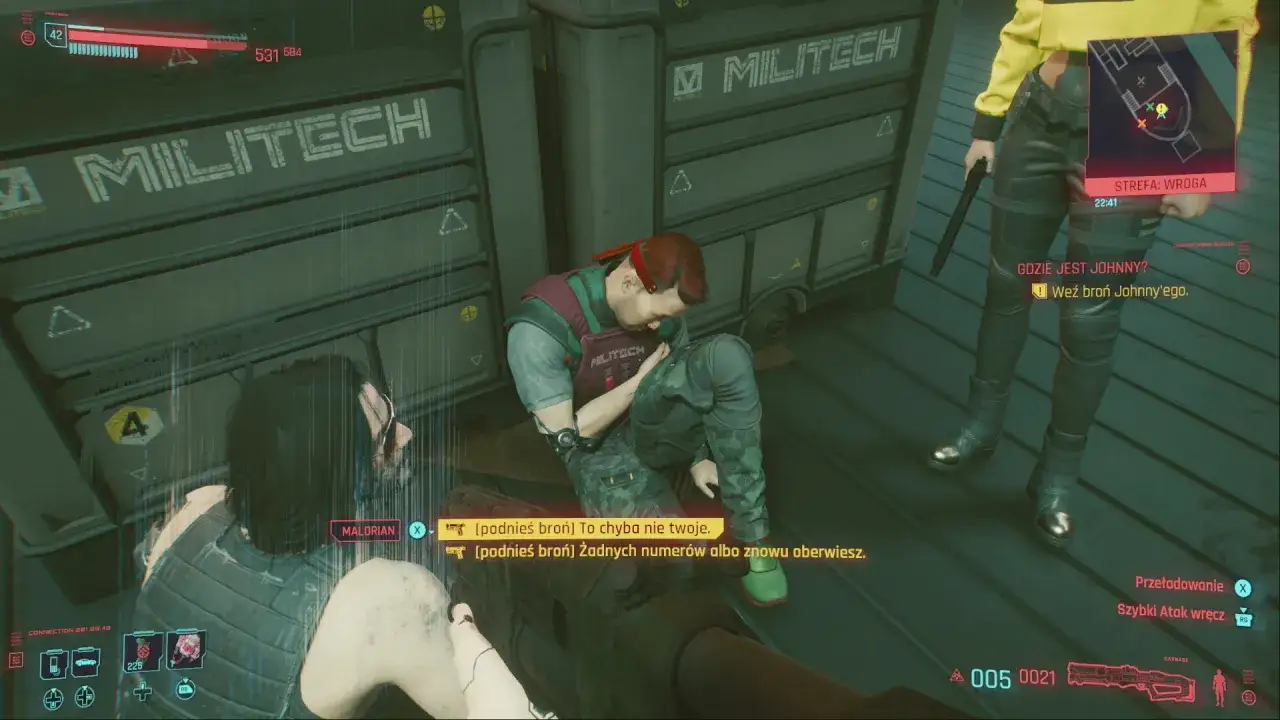Choose the reply Żadnych numerów albo znowu oberwiesz
Viewport: 1280px width, 720px height.
655,551
